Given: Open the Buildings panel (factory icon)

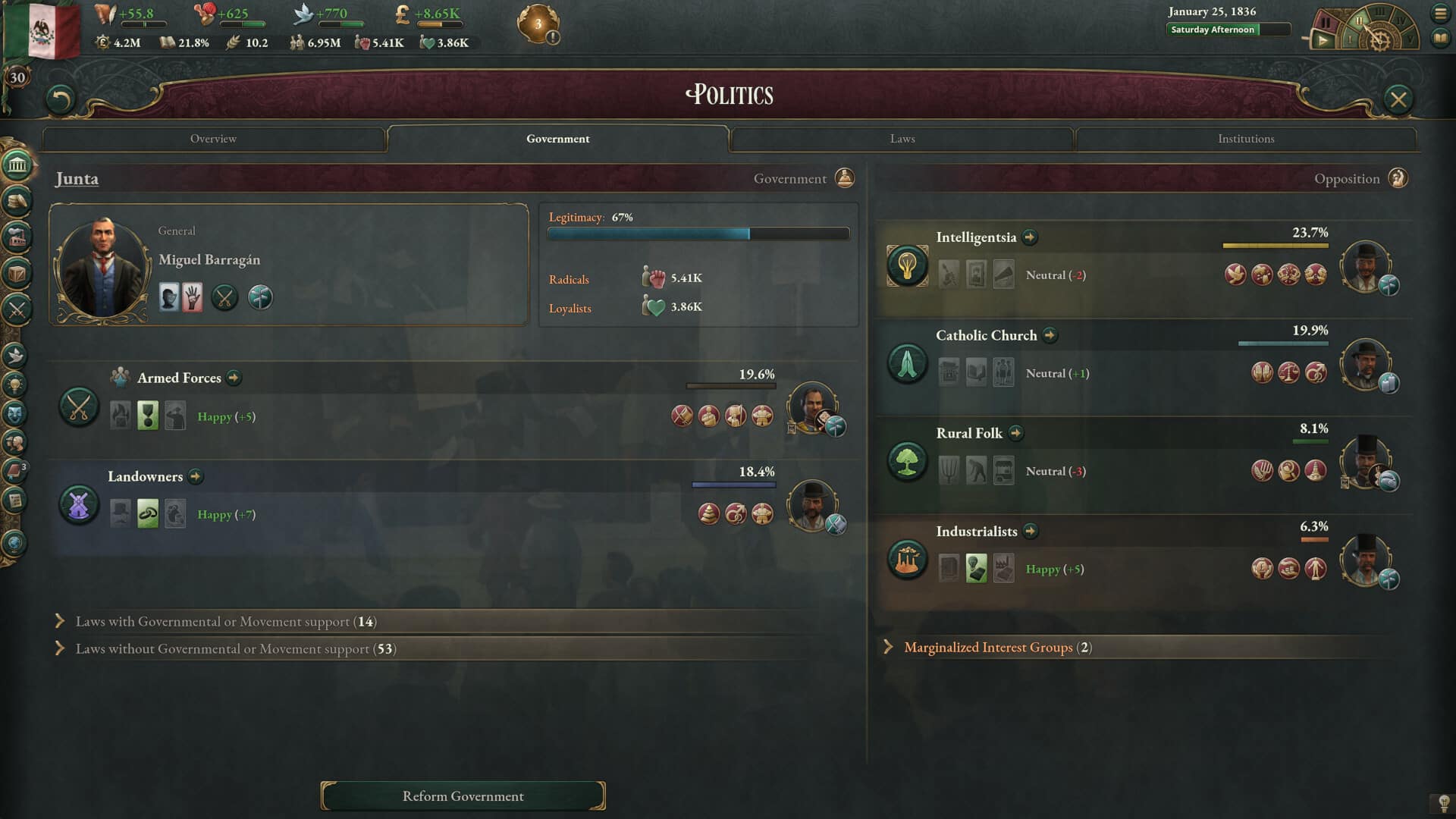Looking at the screenshot, I should [15, 235].
